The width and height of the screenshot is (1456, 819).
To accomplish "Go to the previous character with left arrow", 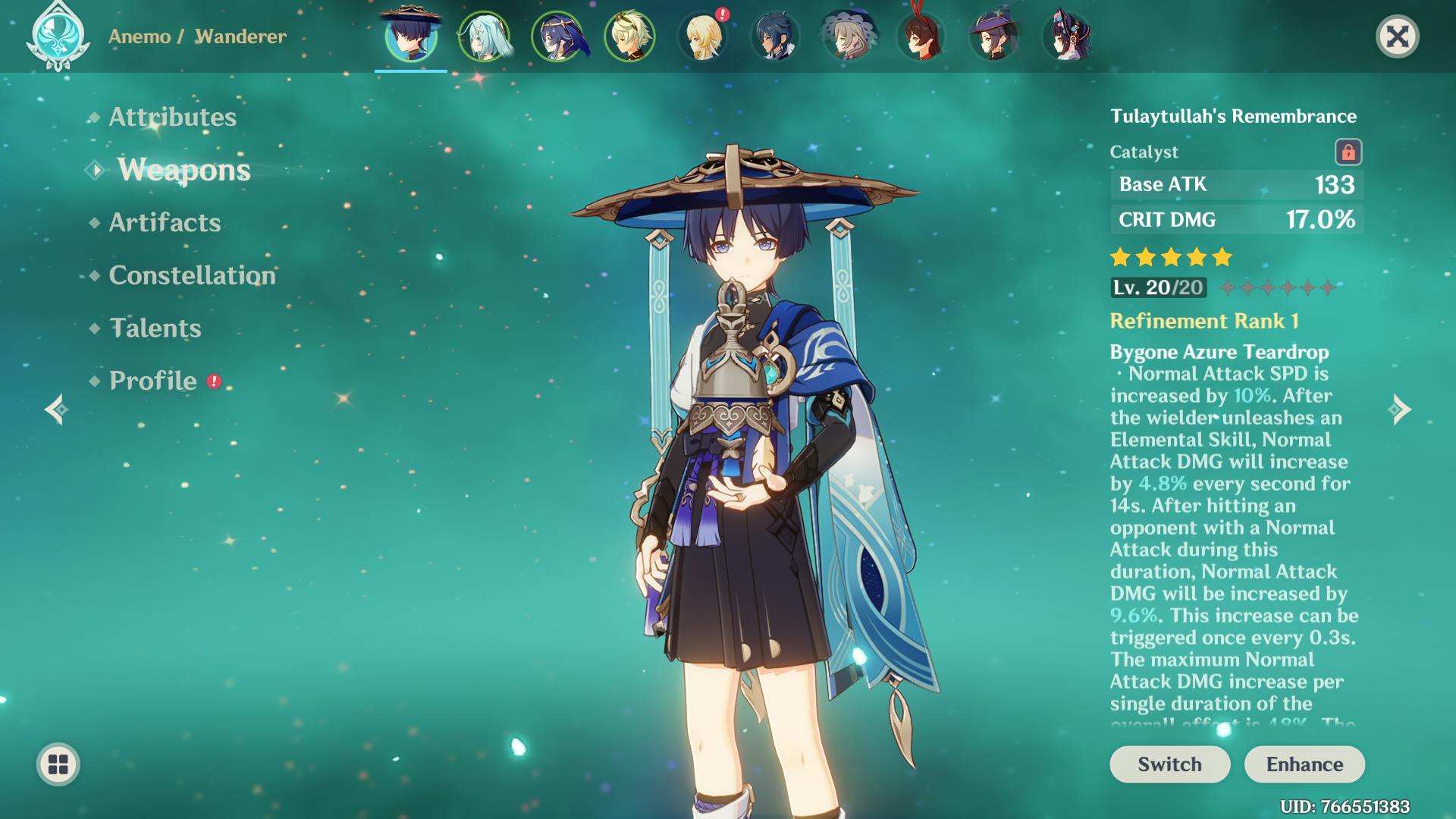I will [56, 410].
